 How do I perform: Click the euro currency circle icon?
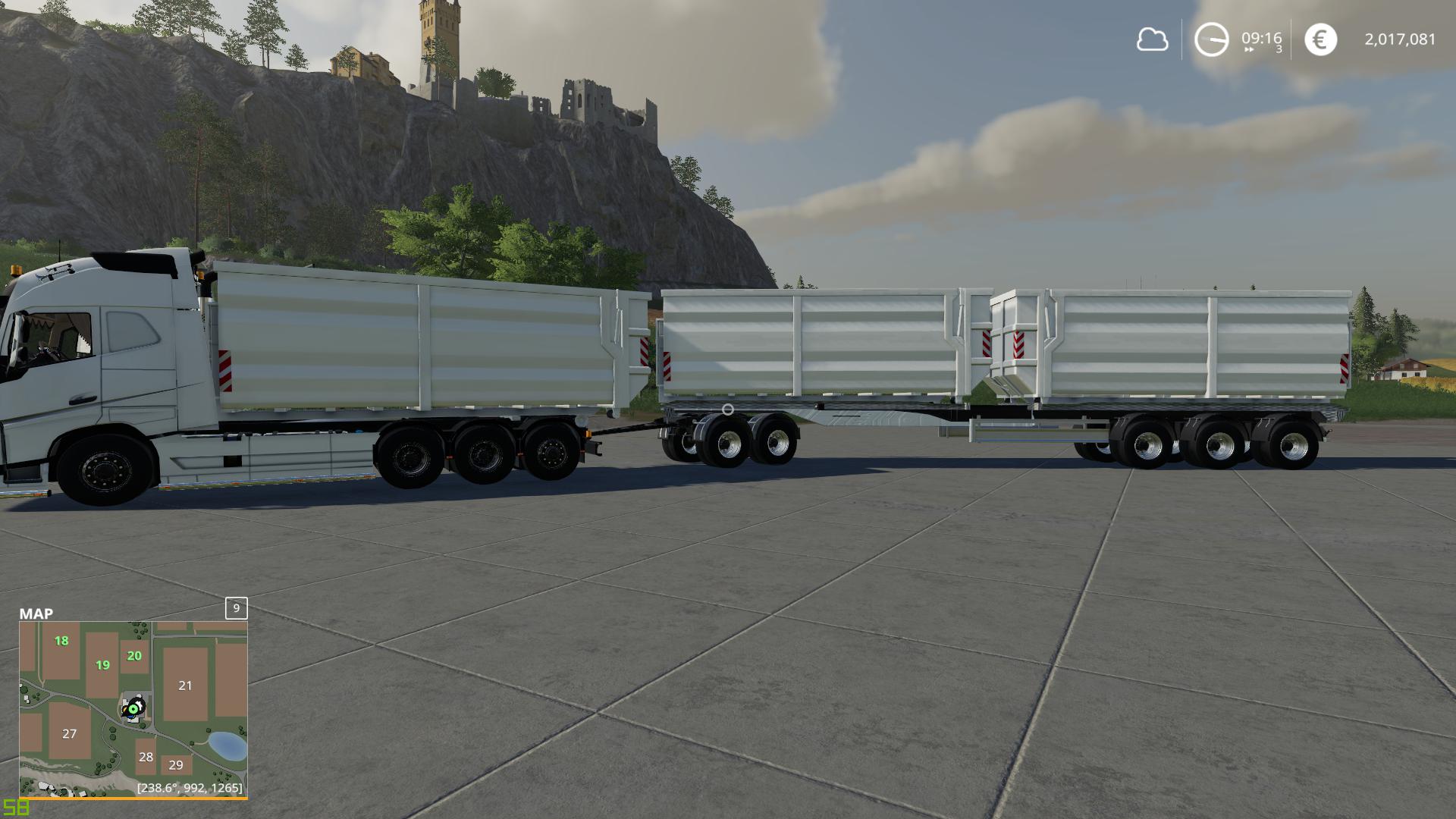(1320, 38)
